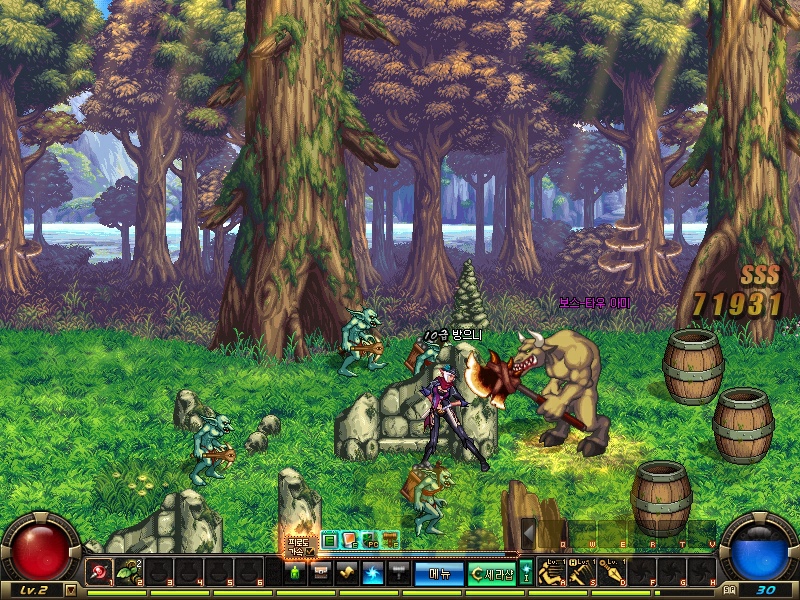Viewport: 800px width, 600px height.
Task: Click the orange monitor icon above the menu bar
Action: tap(349, 540)
